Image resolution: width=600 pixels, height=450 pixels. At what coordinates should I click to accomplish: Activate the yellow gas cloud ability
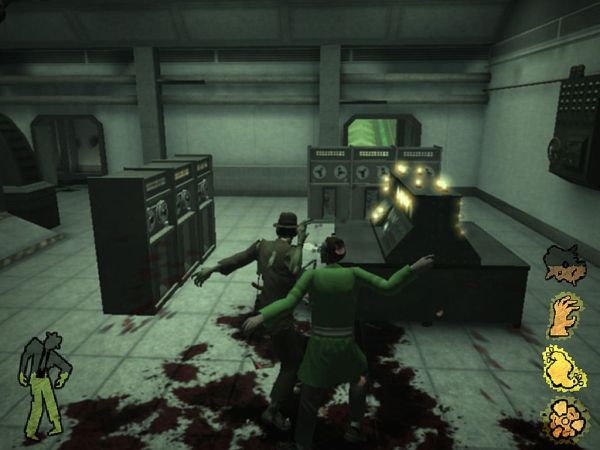pyautogui.click(x=563, y=368)
